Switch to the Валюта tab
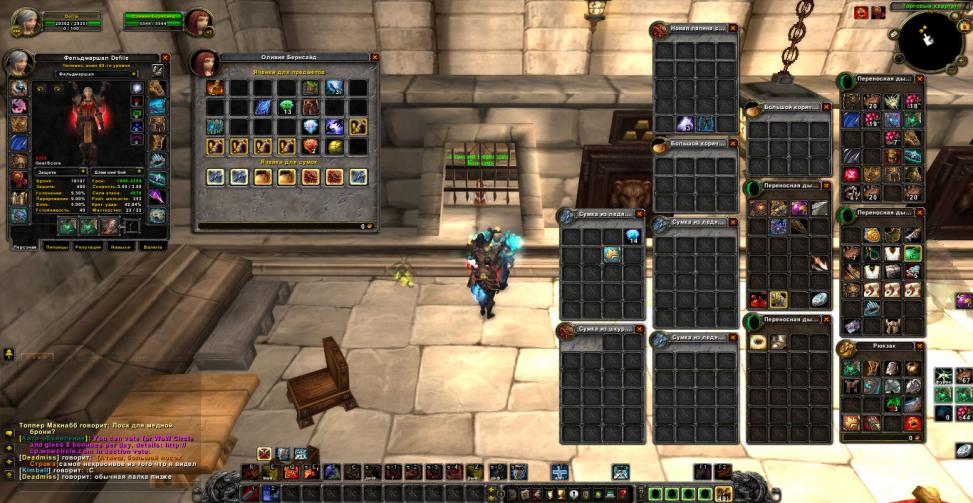 (152, 245)
